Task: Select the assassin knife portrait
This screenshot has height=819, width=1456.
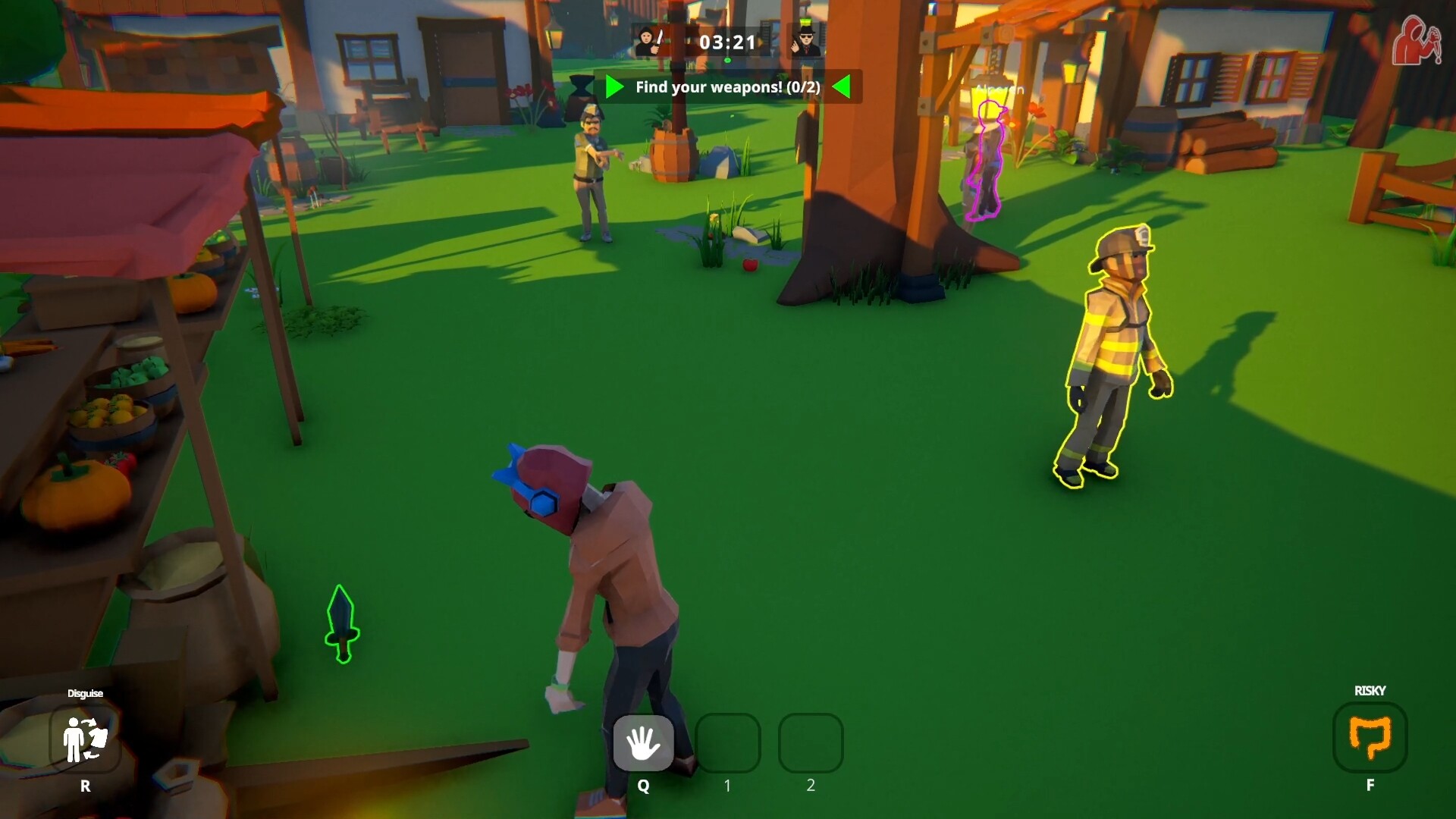Action: pos(648,42)
